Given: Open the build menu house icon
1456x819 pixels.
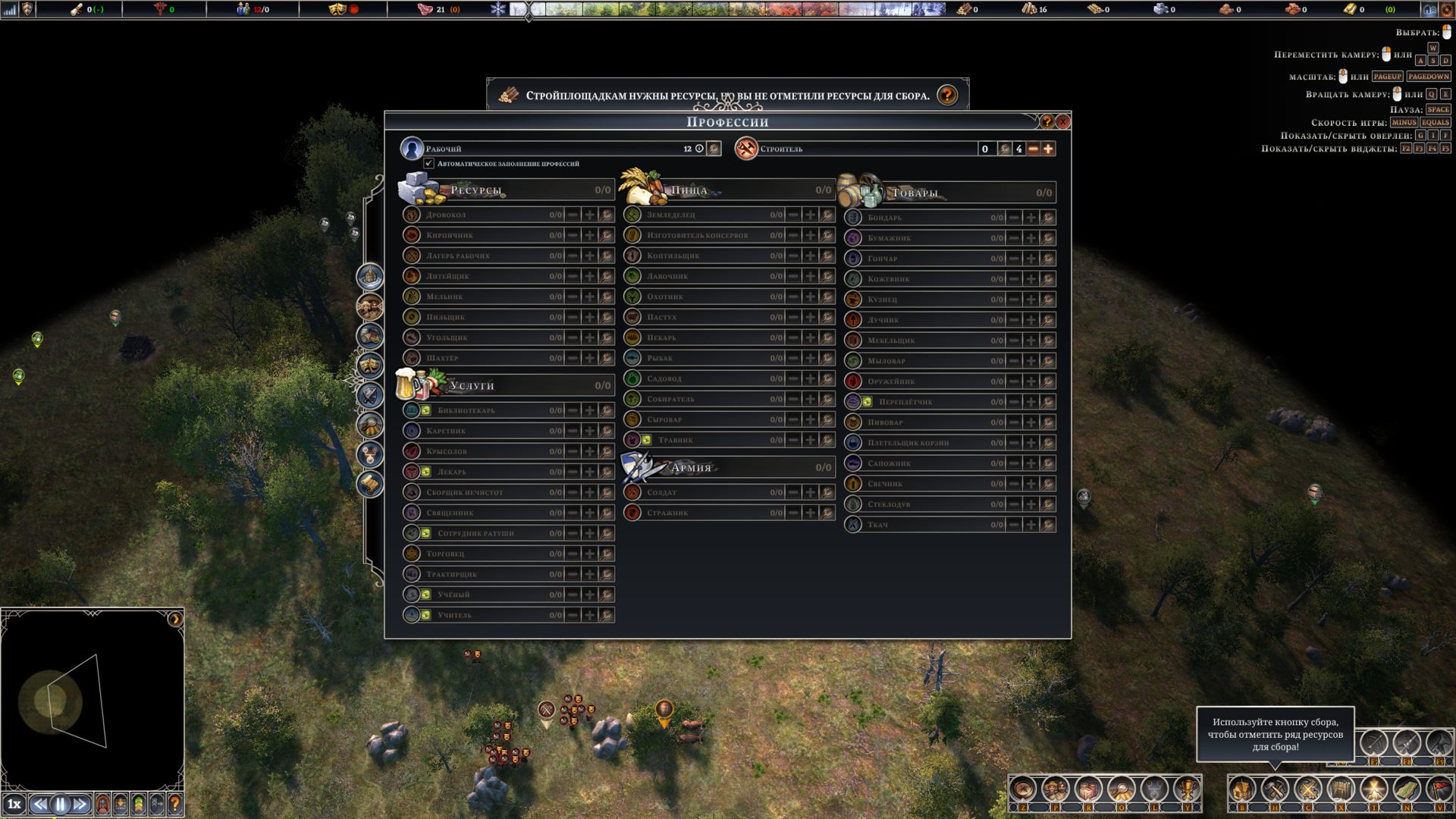Looking at the screenshot, I should (1241, 789).
